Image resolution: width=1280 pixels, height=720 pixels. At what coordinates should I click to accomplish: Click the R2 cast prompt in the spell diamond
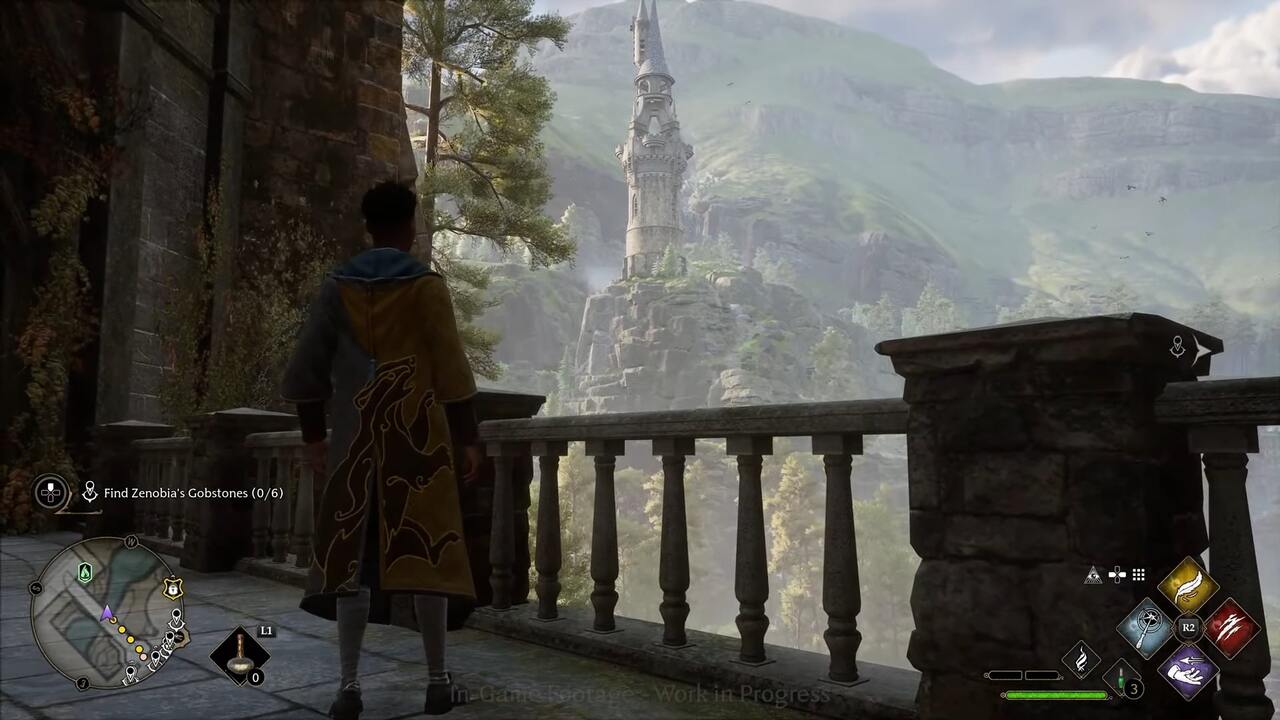pyautogui.click(x=1188, y=627)
